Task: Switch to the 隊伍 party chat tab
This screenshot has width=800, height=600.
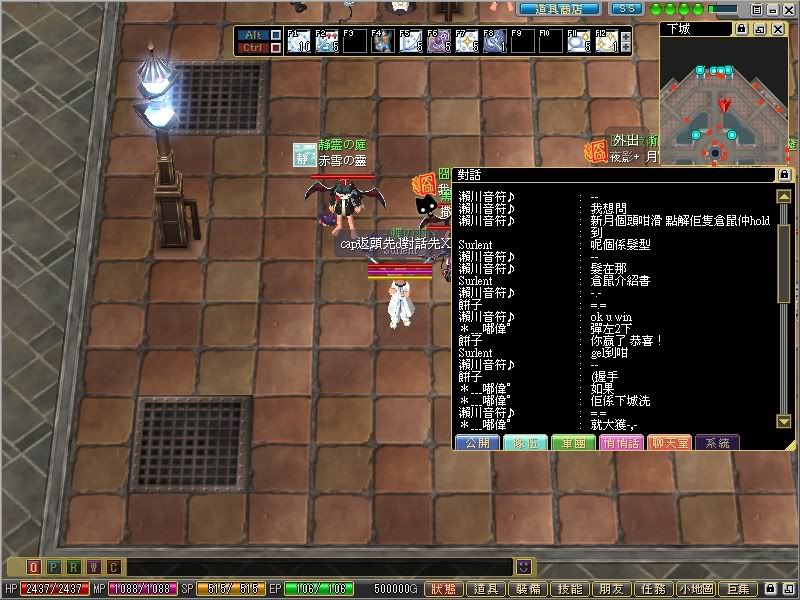Action: click(524, 442)
